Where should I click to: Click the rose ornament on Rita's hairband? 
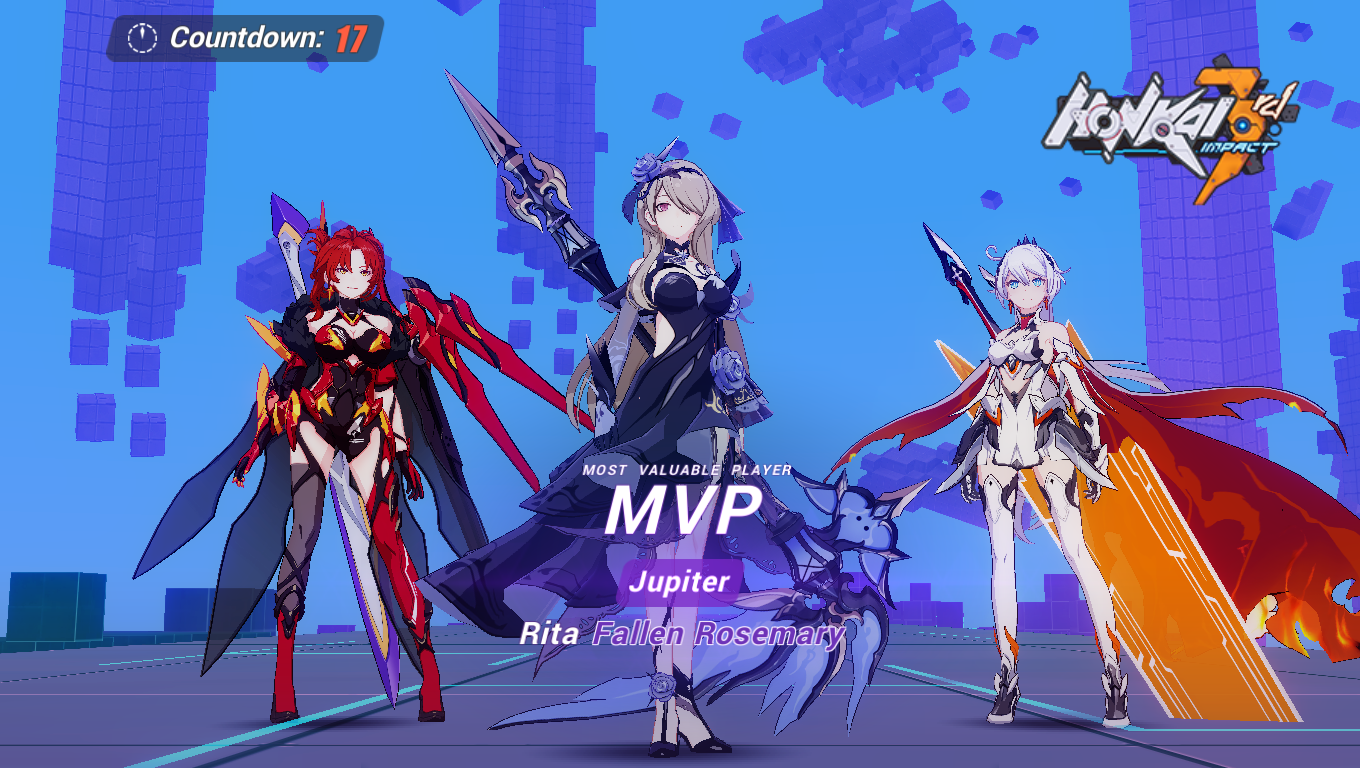(x=645, y=168)
